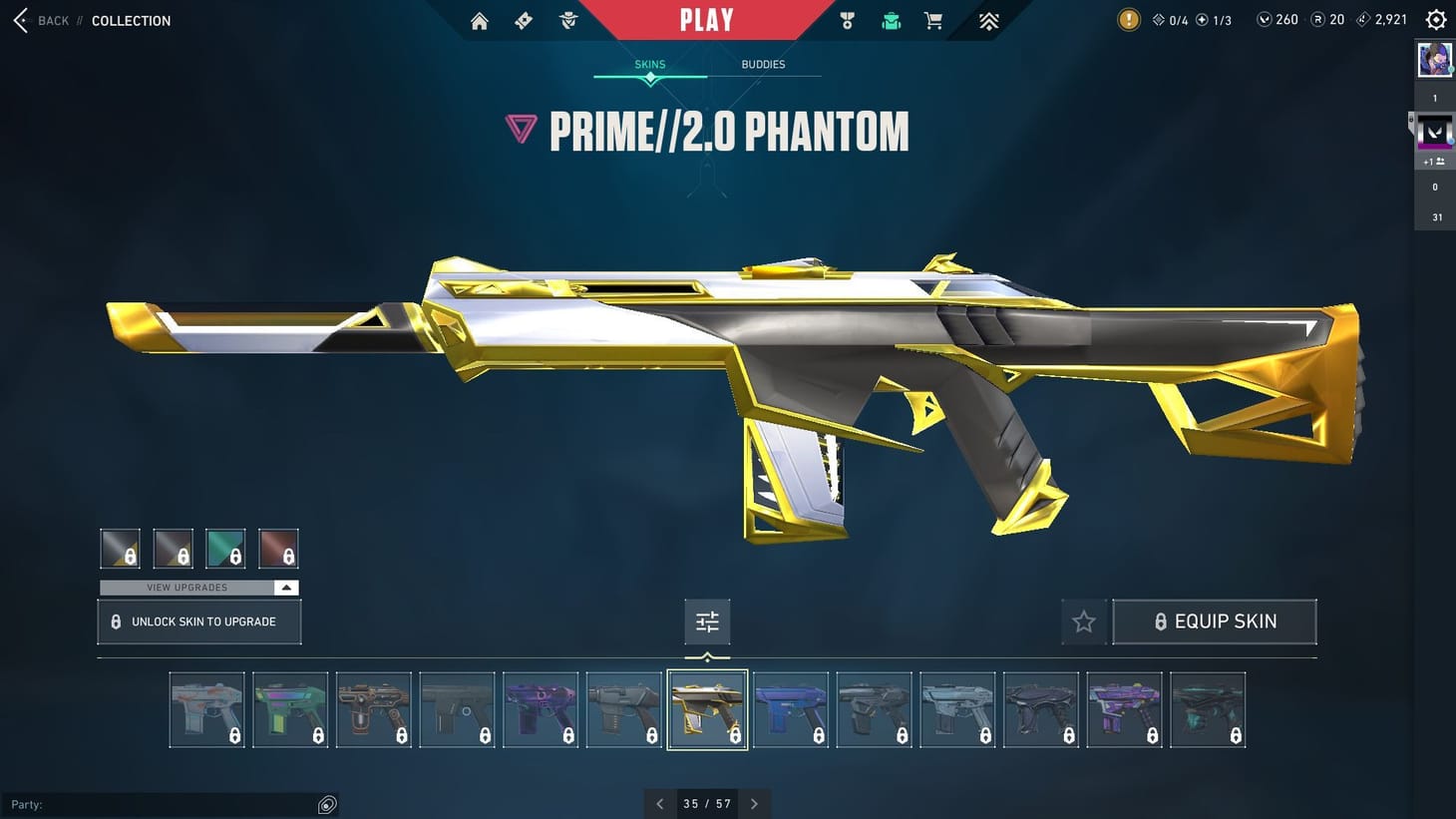Image resolution: width=1456 pixels, height=819 pixels.
Task: Open the skin filter sliders icon
Action: (707, 620)
